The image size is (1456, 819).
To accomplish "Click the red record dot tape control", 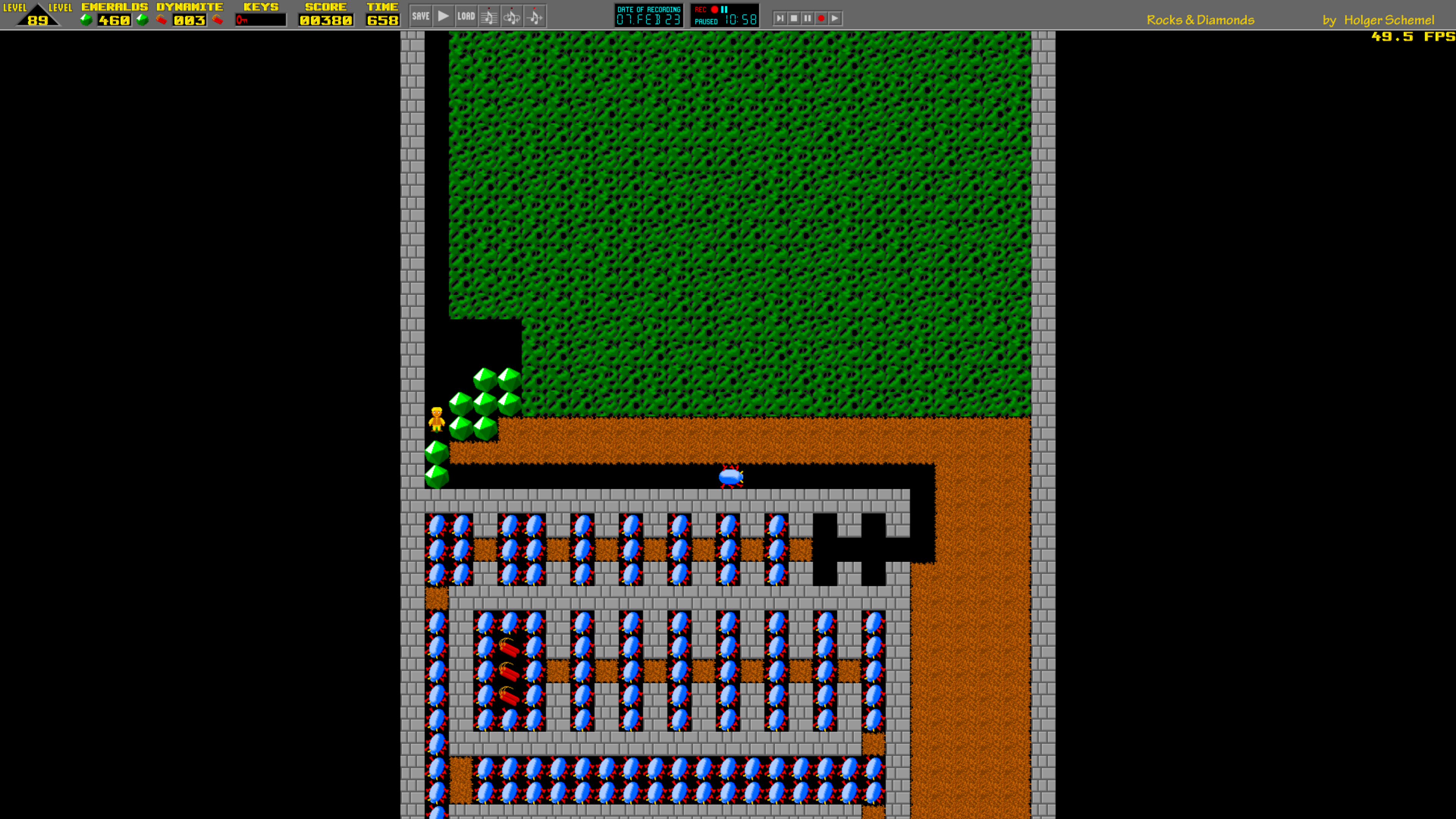I will [821, 18].
